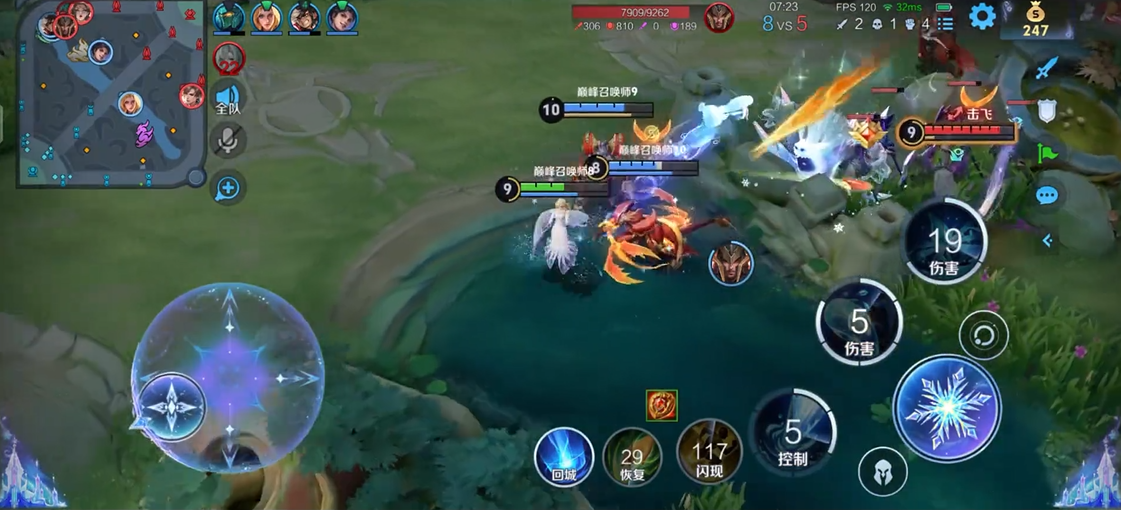Tap the circular-arrow button above the attack
The height and width of the screenshot is (510, 1121).
click(982, 336)
